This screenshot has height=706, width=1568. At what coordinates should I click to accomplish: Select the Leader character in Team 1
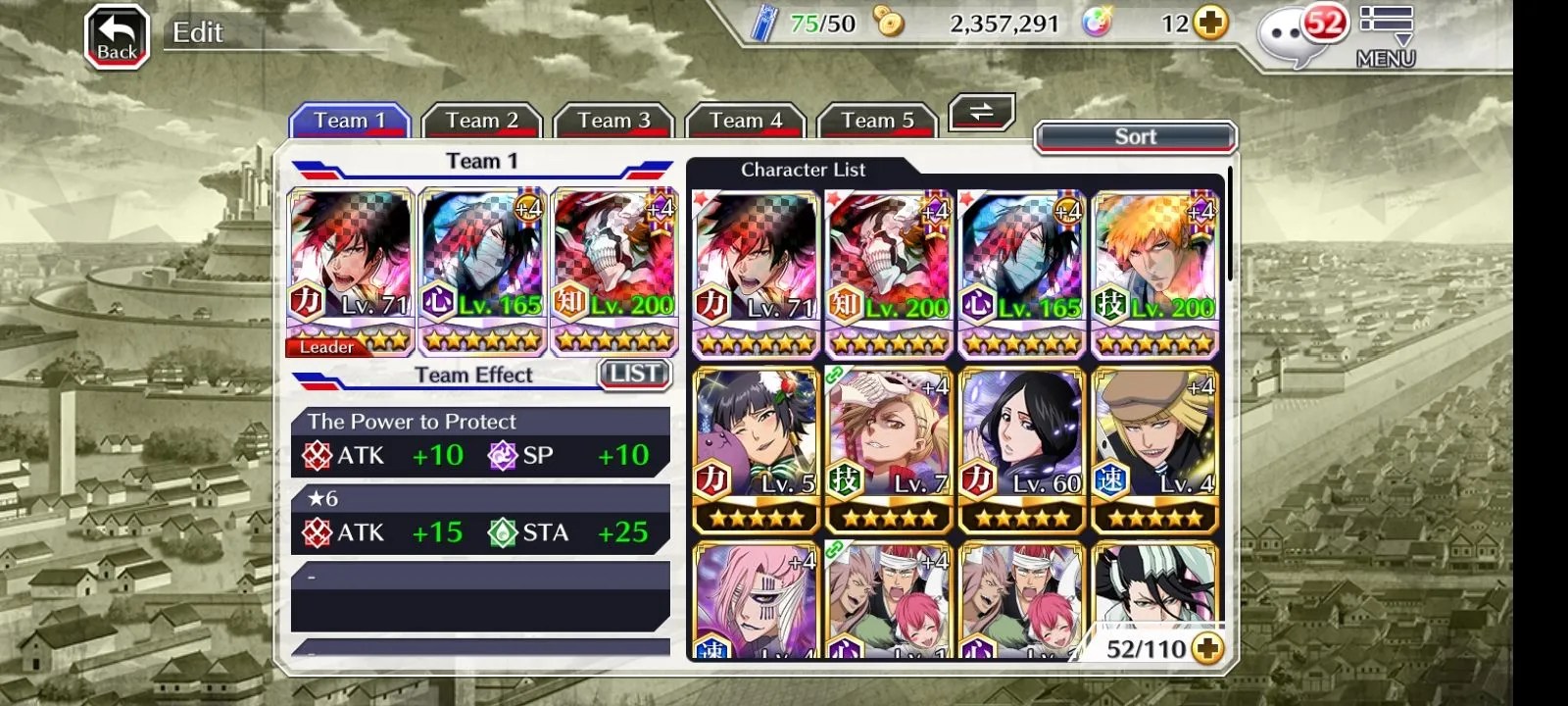coord(350,271)
